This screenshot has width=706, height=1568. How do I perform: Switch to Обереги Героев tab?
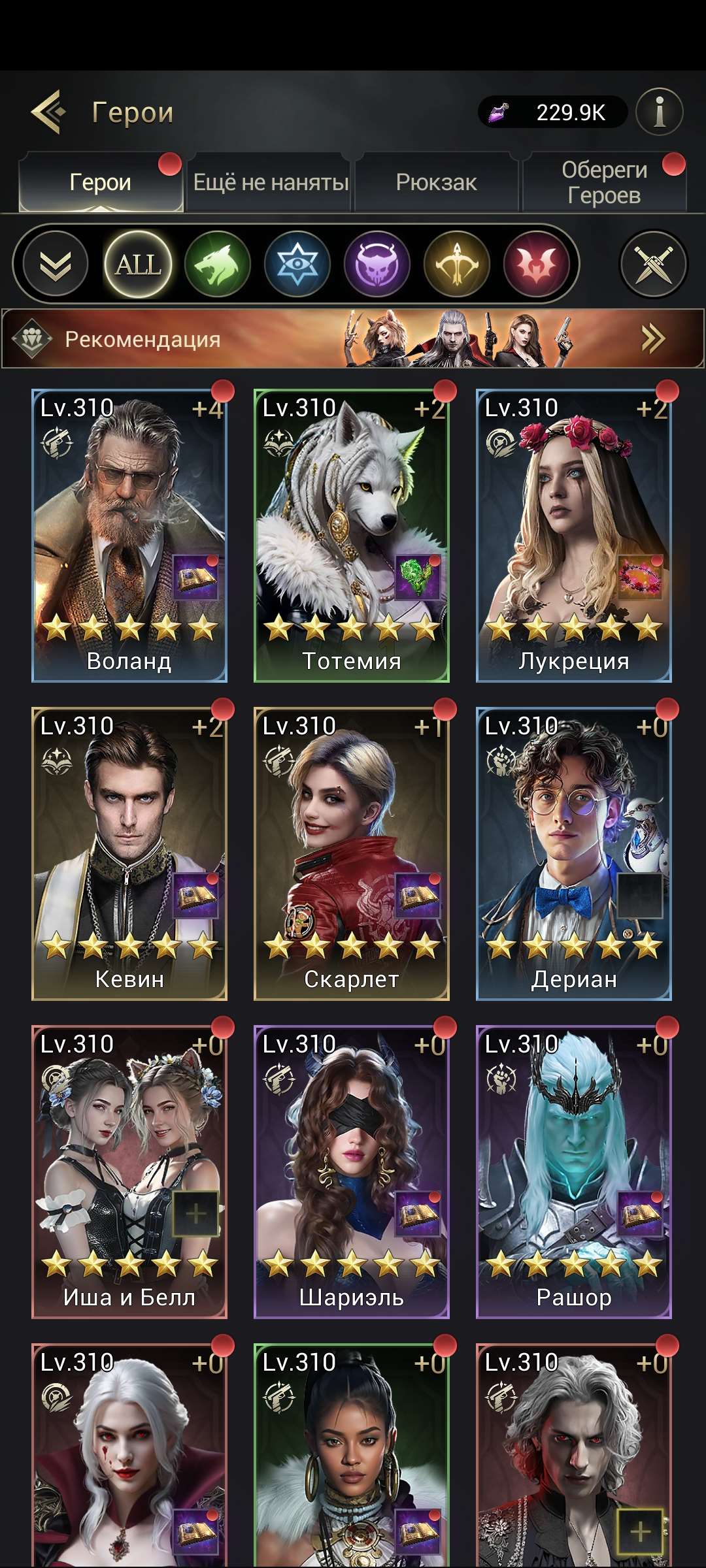(x=604, y=182)
